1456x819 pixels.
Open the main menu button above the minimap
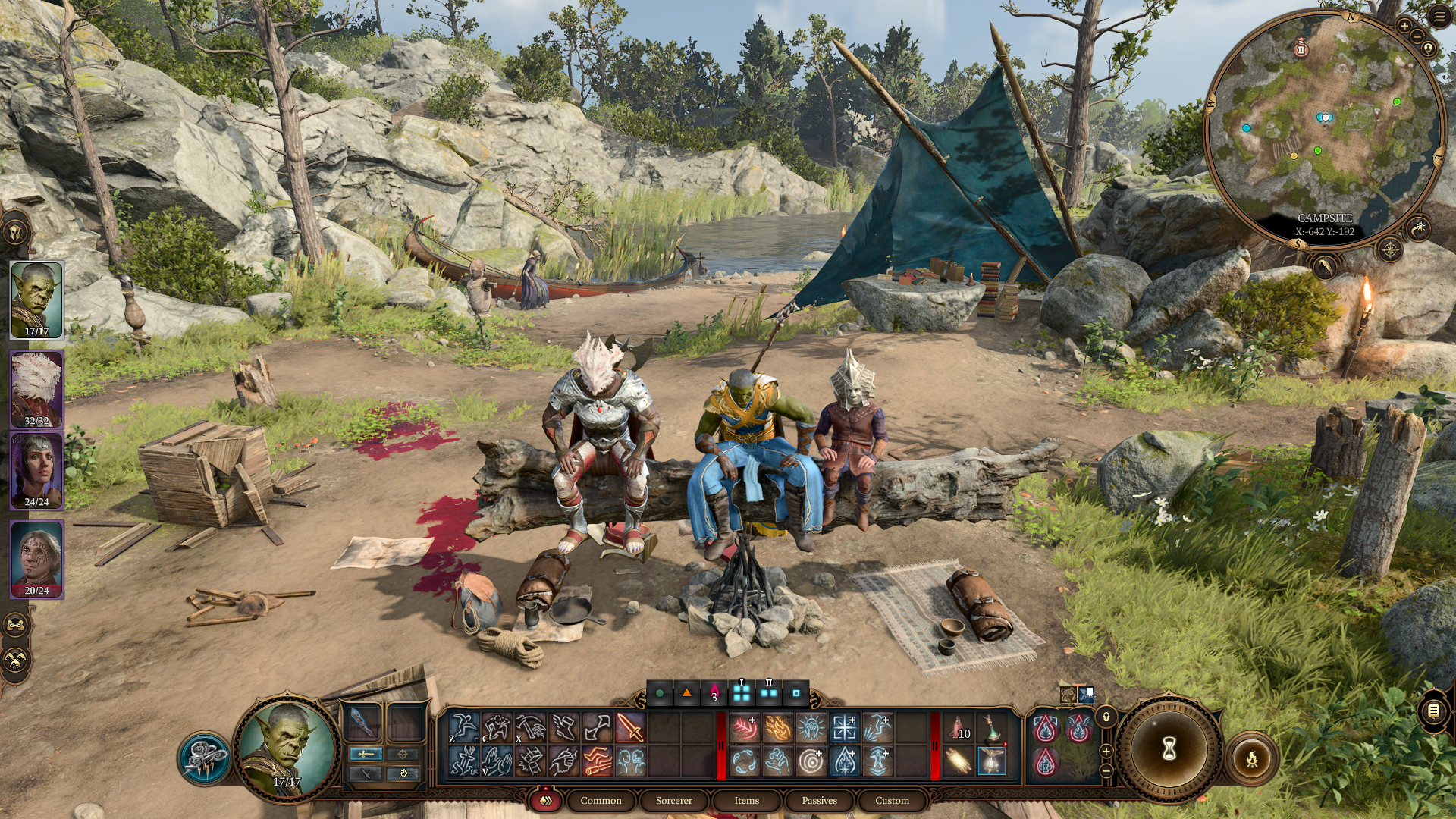(1439, 17)
